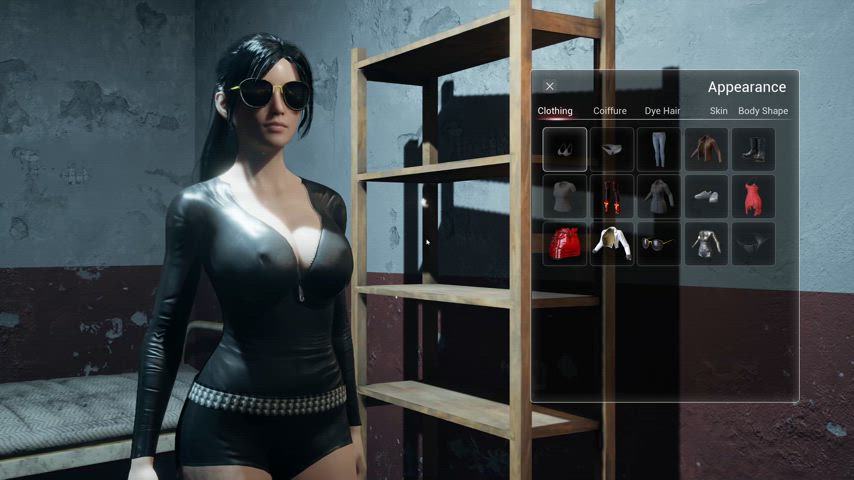The width and height of the screenshot is (854, 480).
Task: Choose the red and black leggings
Action: click(612, 196)
